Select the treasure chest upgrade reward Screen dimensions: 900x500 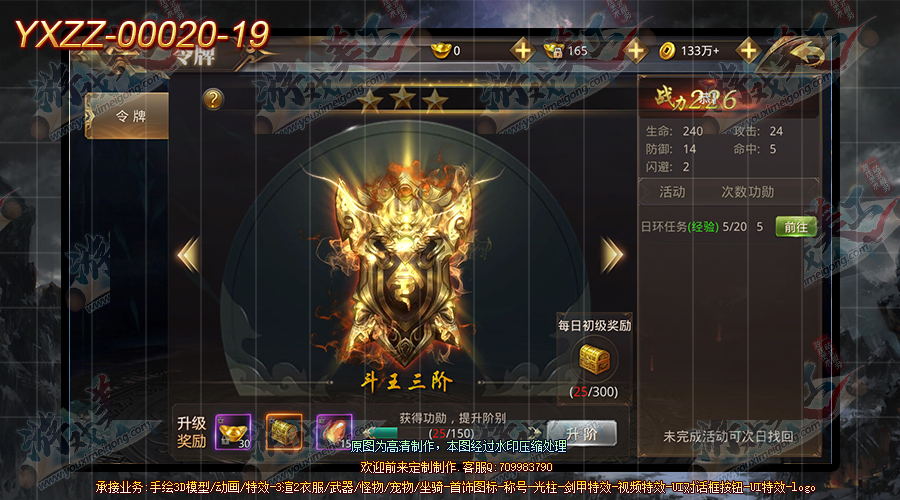point(284,432)
